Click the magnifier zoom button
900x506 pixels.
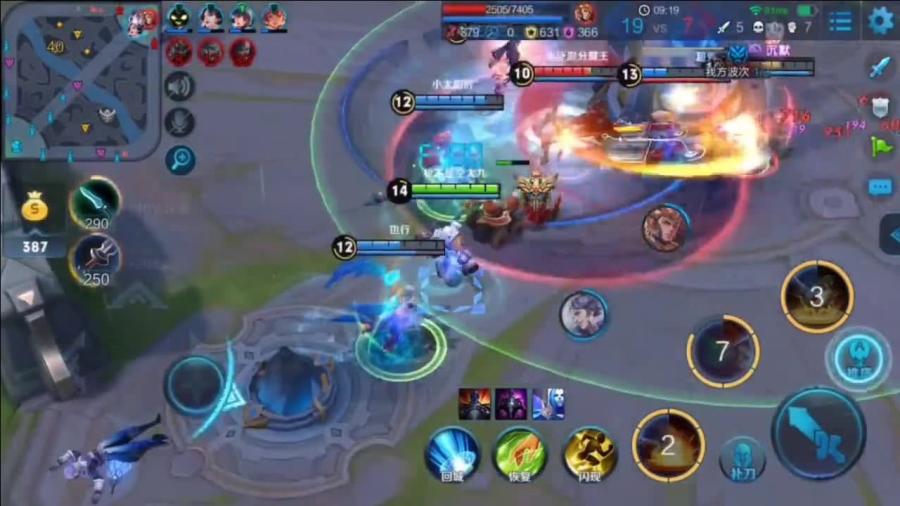pos(180,158)
